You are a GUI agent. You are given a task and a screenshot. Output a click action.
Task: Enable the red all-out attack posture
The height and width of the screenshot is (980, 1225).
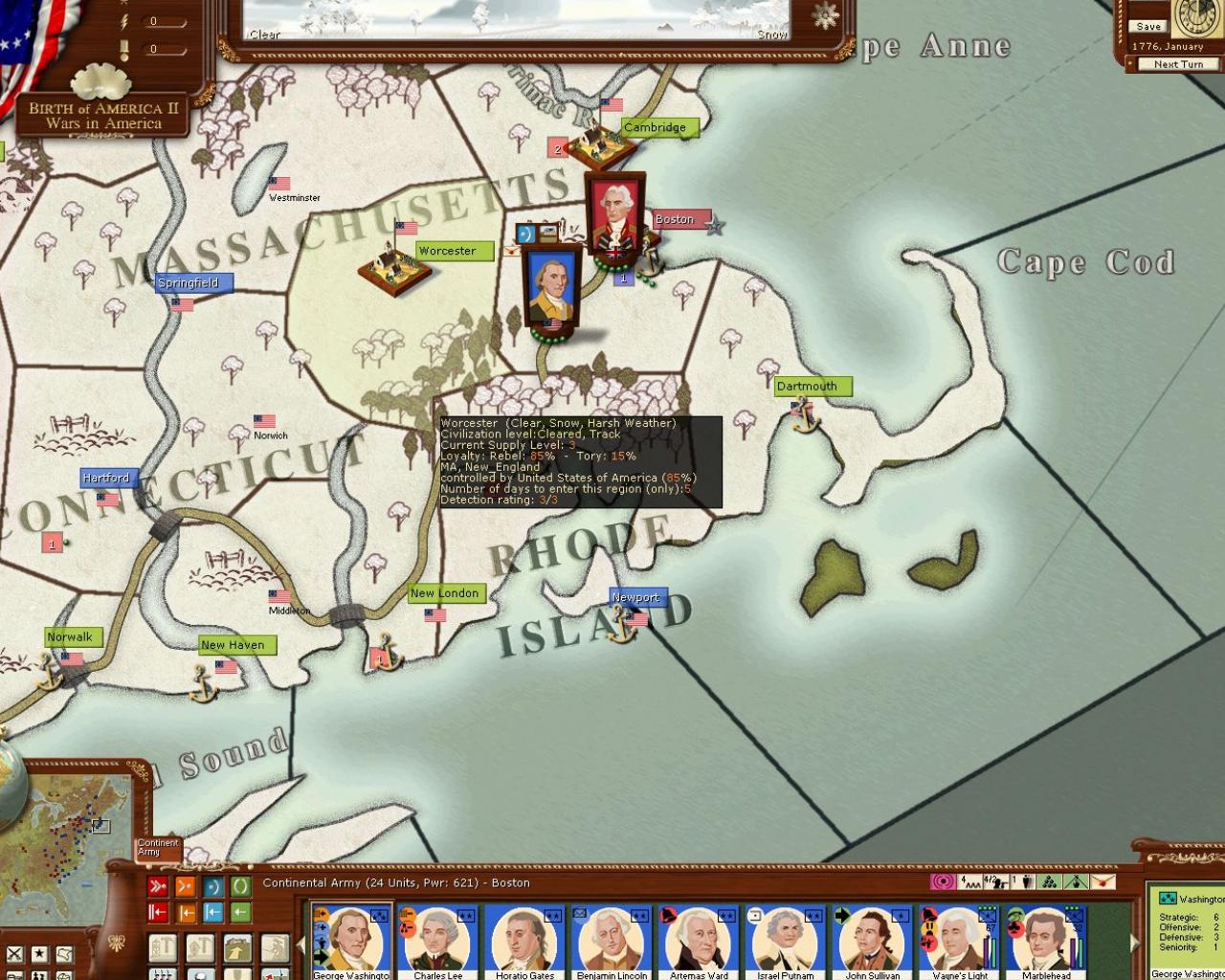158,885
